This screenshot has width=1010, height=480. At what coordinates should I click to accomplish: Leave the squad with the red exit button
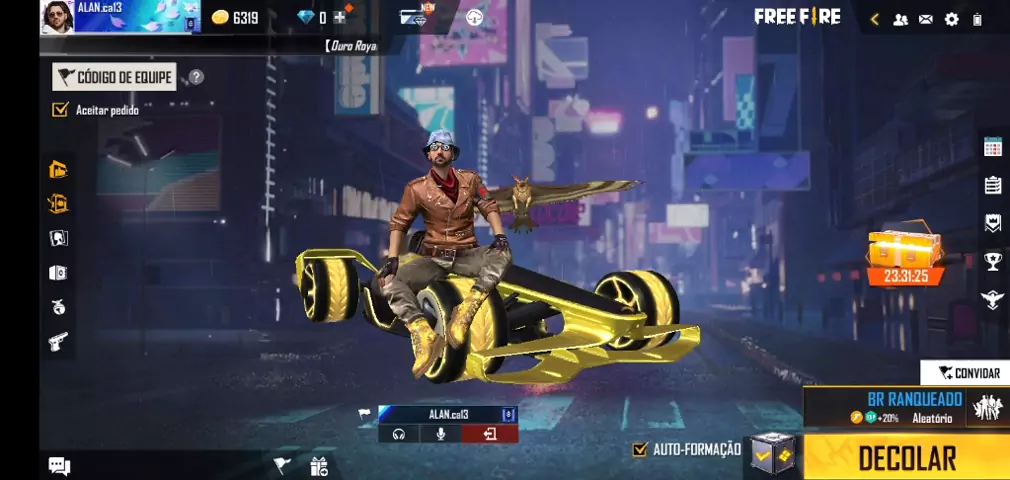[x=490, y=434]
